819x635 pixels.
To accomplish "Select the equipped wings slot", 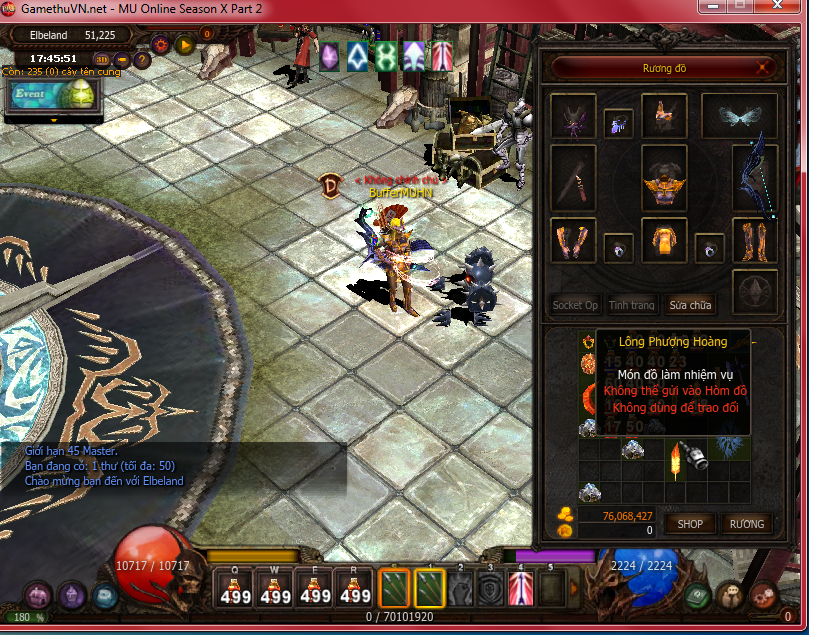I will click(x=739, y=116).
